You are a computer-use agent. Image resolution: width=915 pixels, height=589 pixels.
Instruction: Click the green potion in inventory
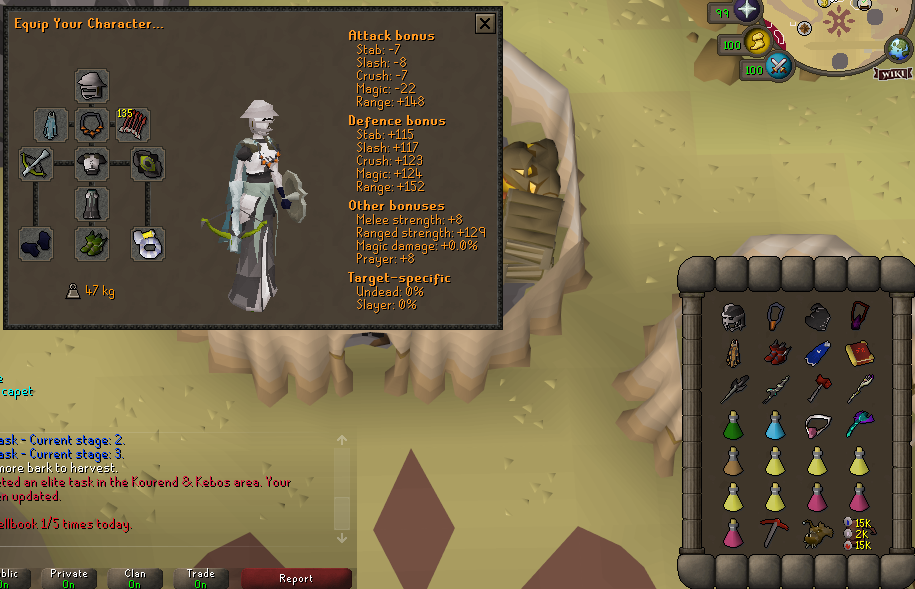coord(733,425)
